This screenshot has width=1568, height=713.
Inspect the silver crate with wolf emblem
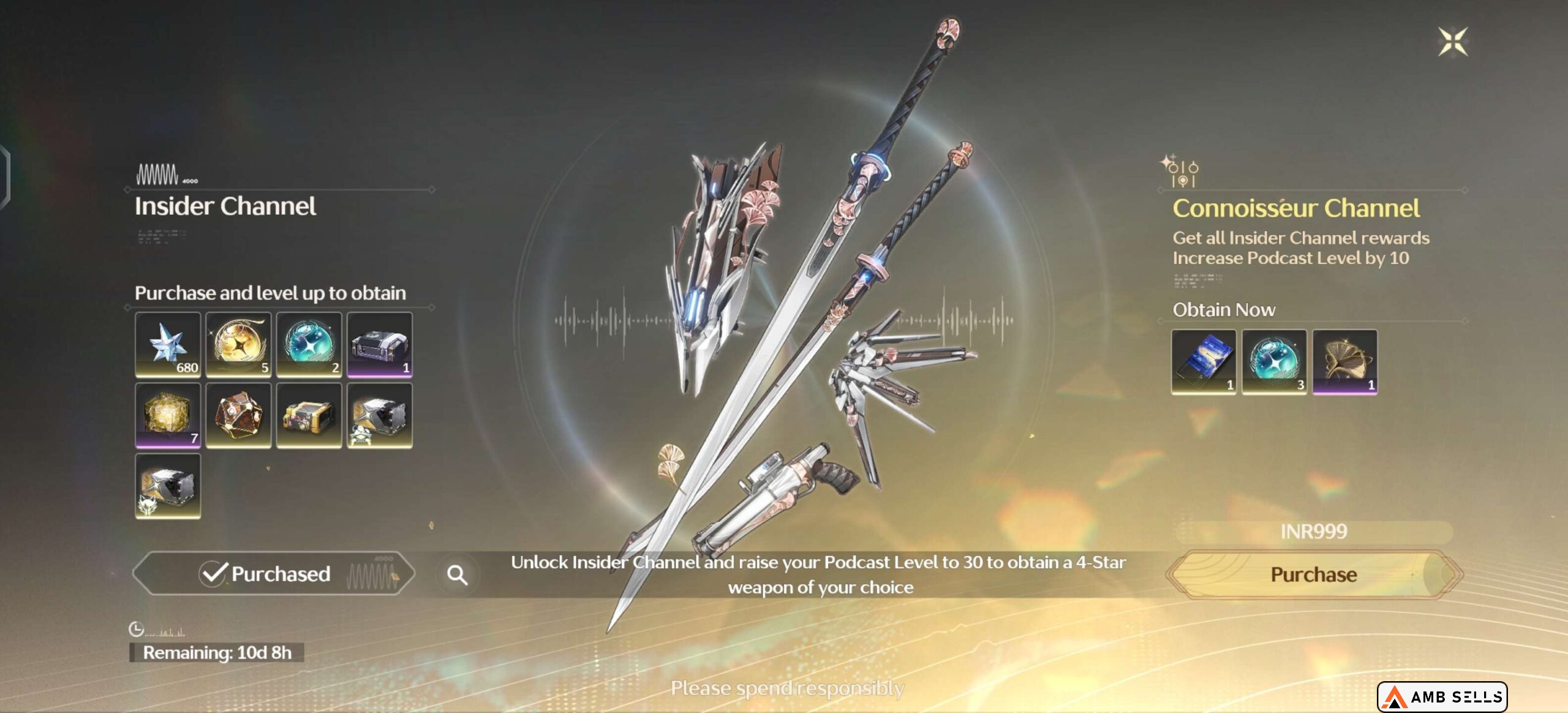tap(168, 486)
